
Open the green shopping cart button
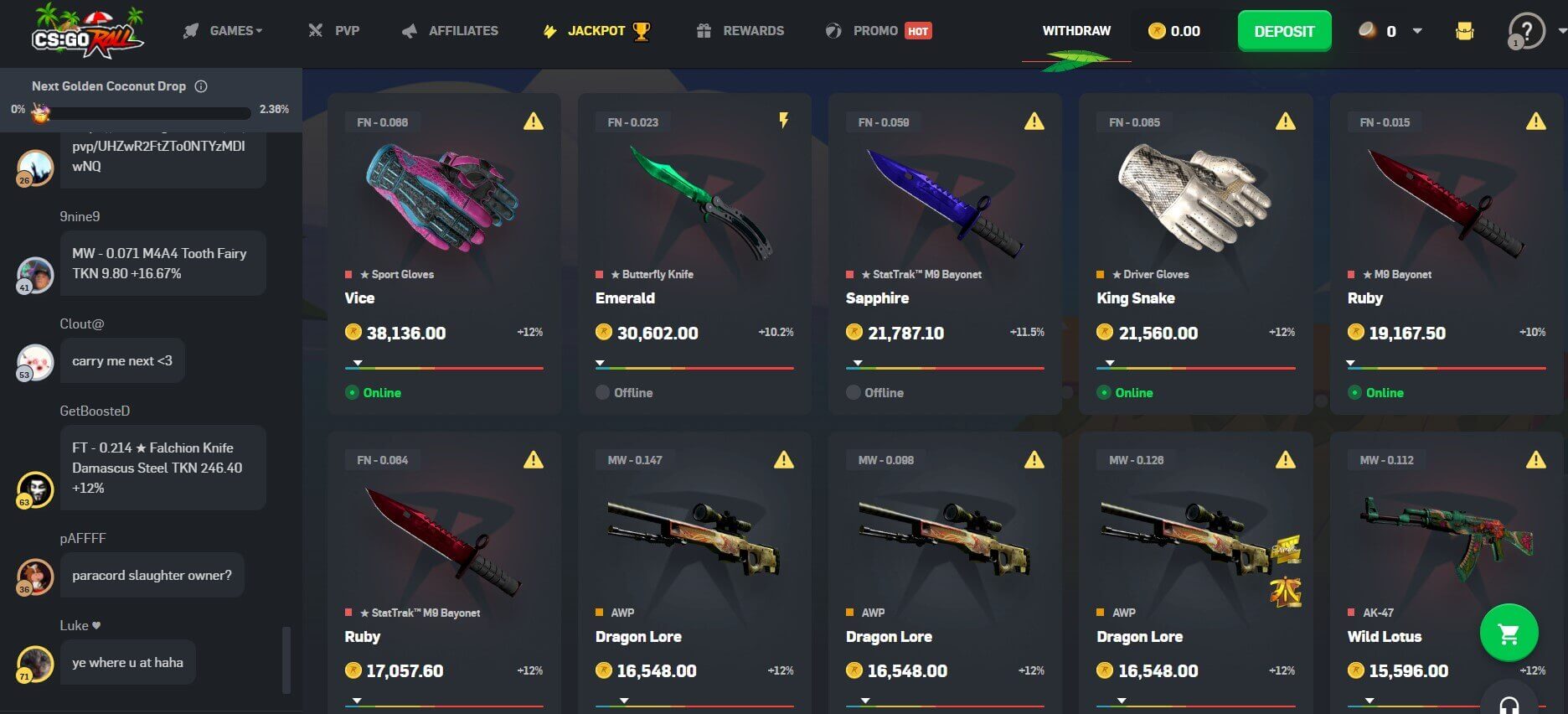[x=1508, y=634]
